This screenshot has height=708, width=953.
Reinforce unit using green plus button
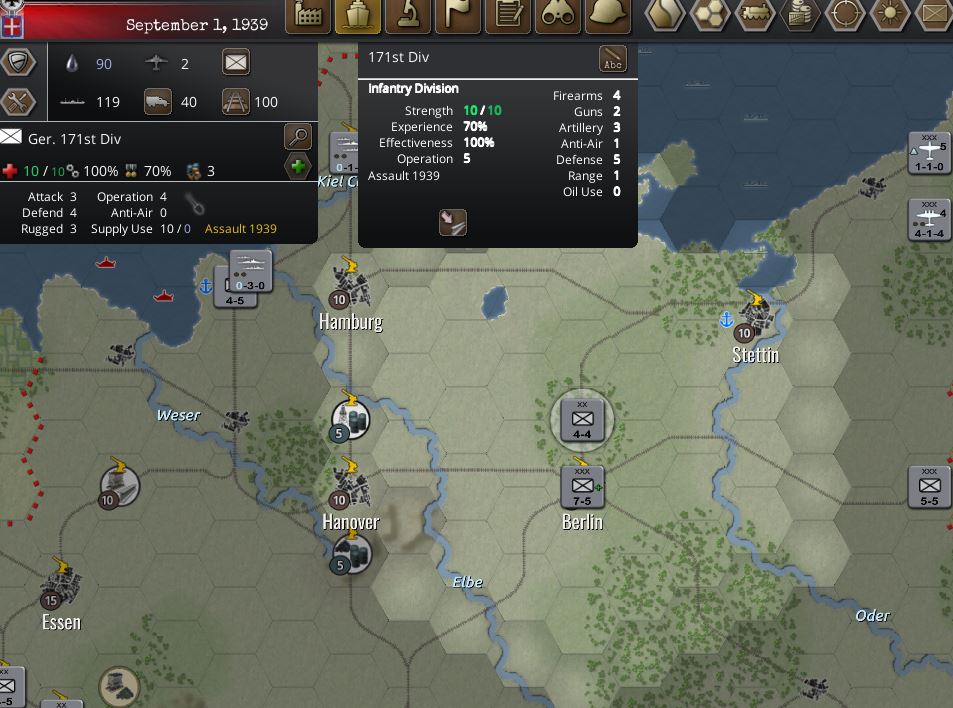pyautogui.click(x=298, y=166)
